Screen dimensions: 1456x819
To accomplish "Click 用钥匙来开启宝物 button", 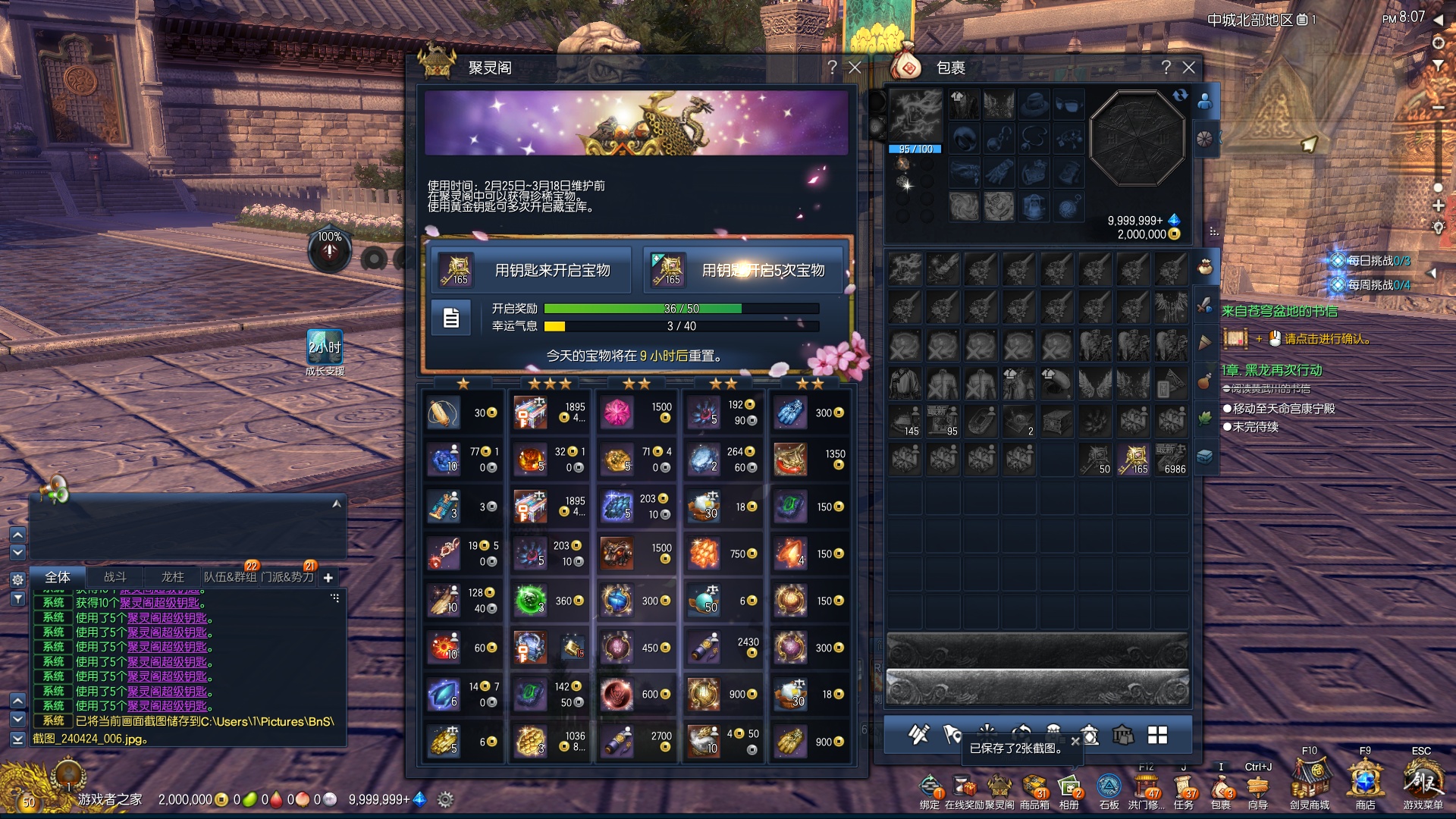I will click(532, 271).
